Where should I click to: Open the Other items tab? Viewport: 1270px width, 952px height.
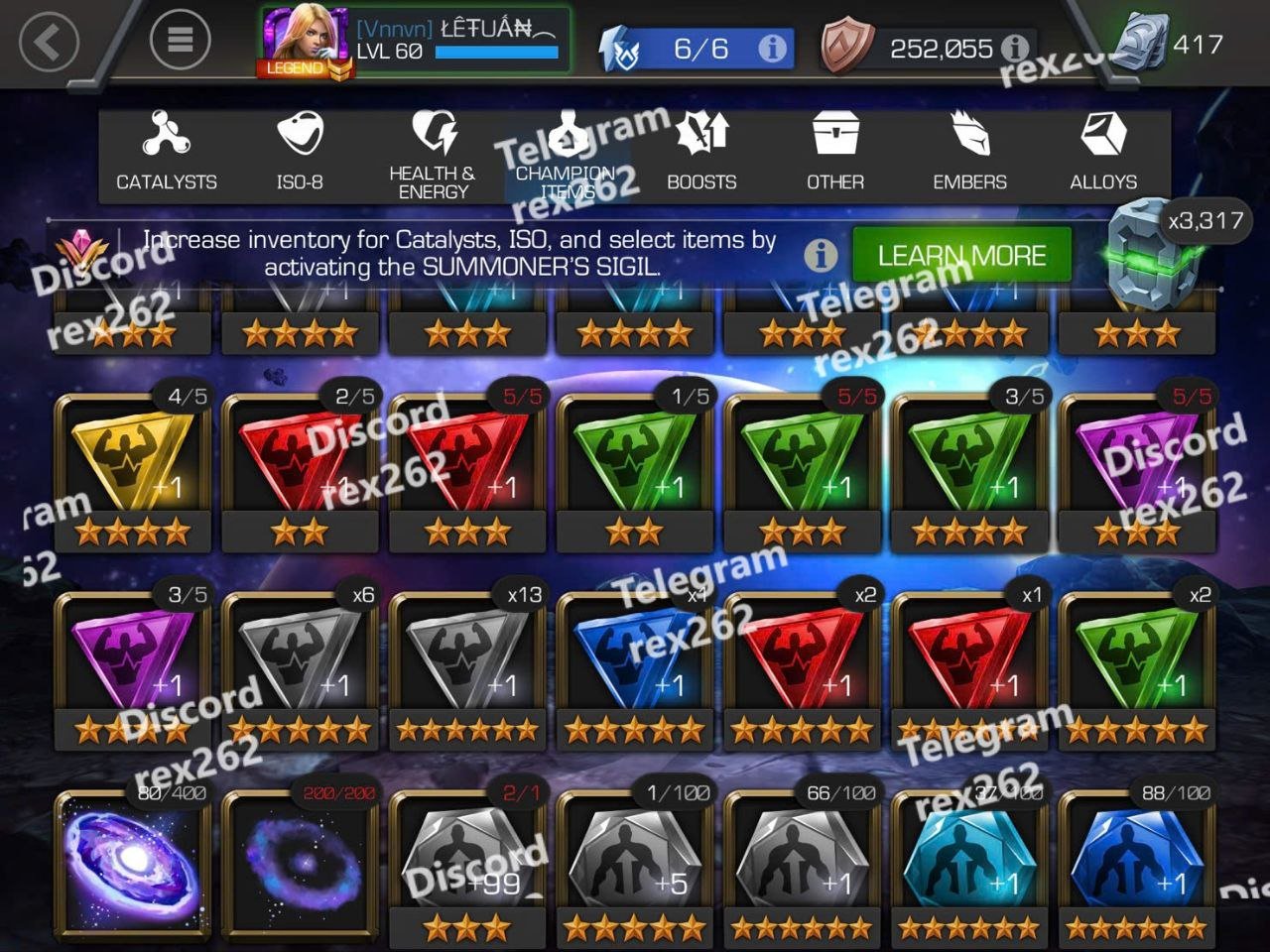835,154
